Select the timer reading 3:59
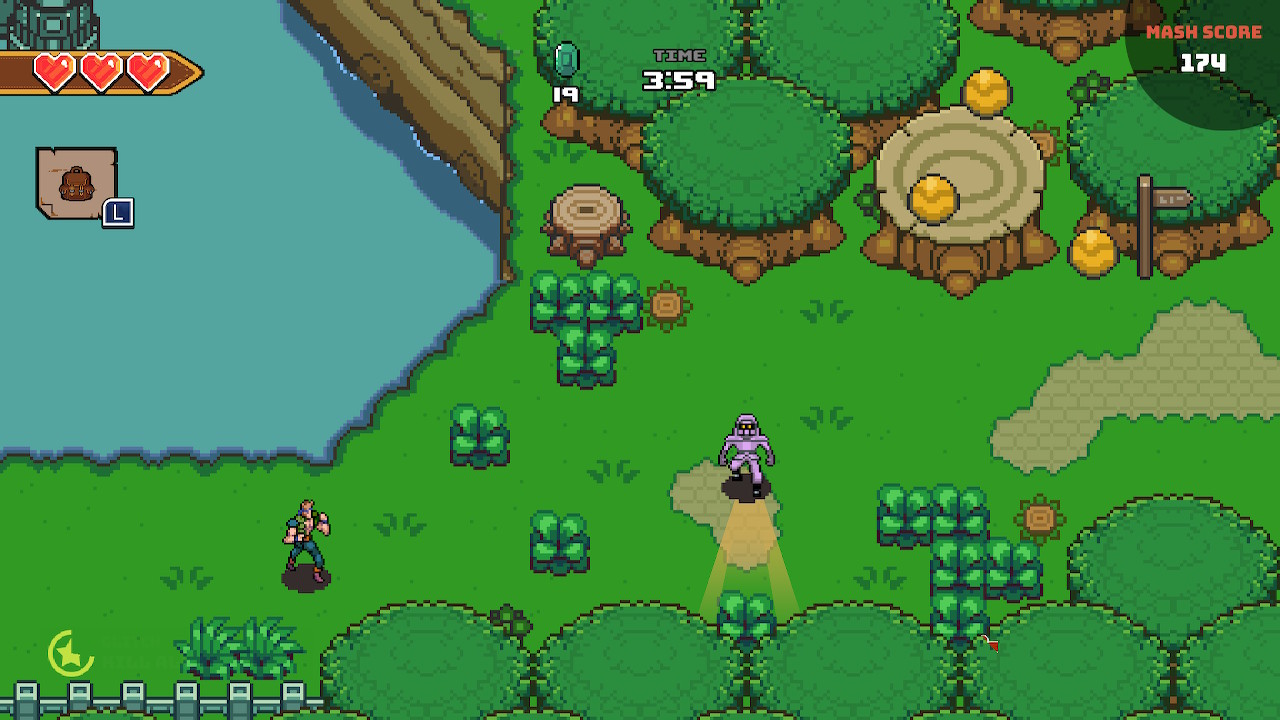 tap(678, 82)
